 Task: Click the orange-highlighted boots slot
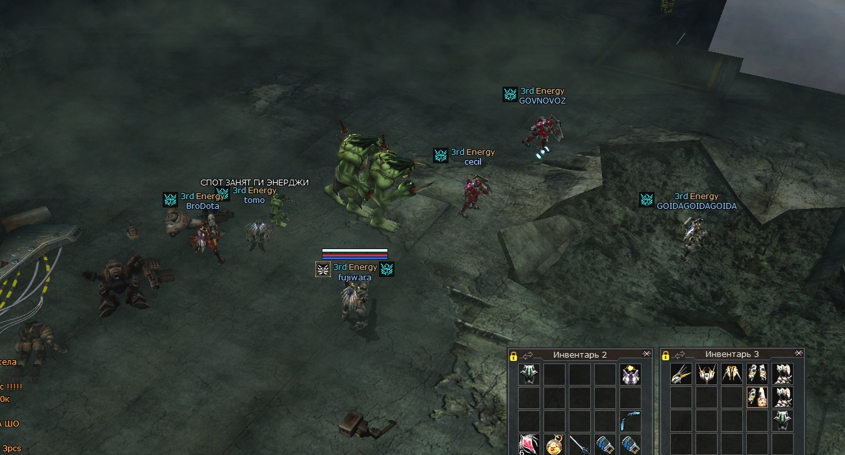pyautogui.click(x=757, y=398)
